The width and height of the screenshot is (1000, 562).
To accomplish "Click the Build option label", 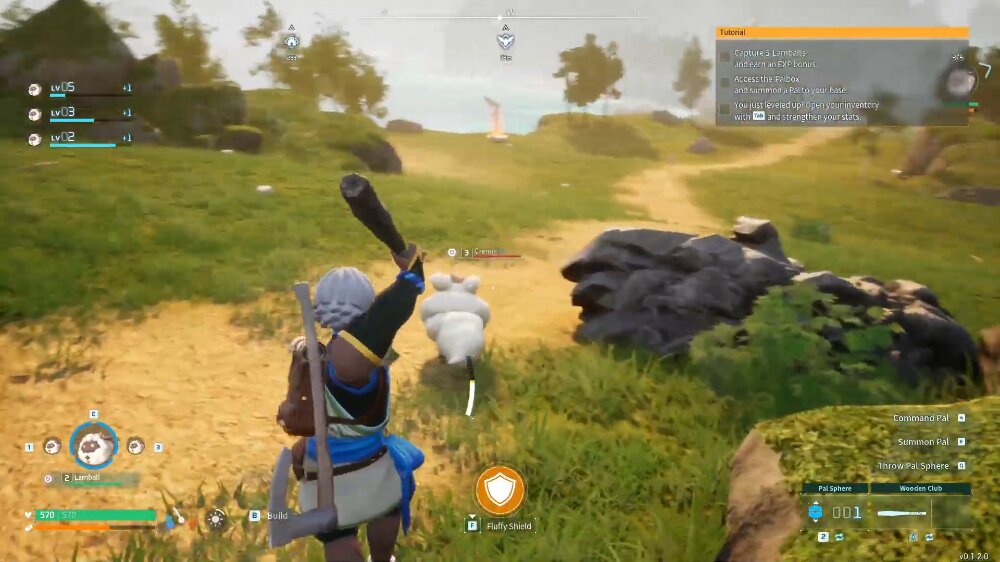I will (277, 516).
